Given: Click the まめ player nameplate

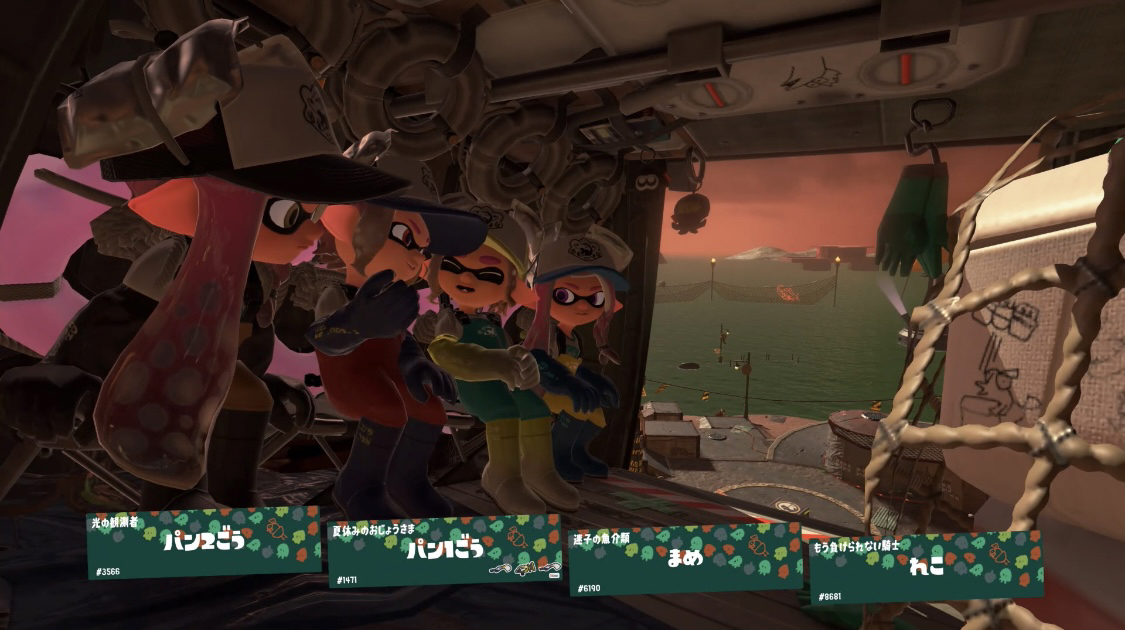Looking at the screenshot, I should [685, 558].
